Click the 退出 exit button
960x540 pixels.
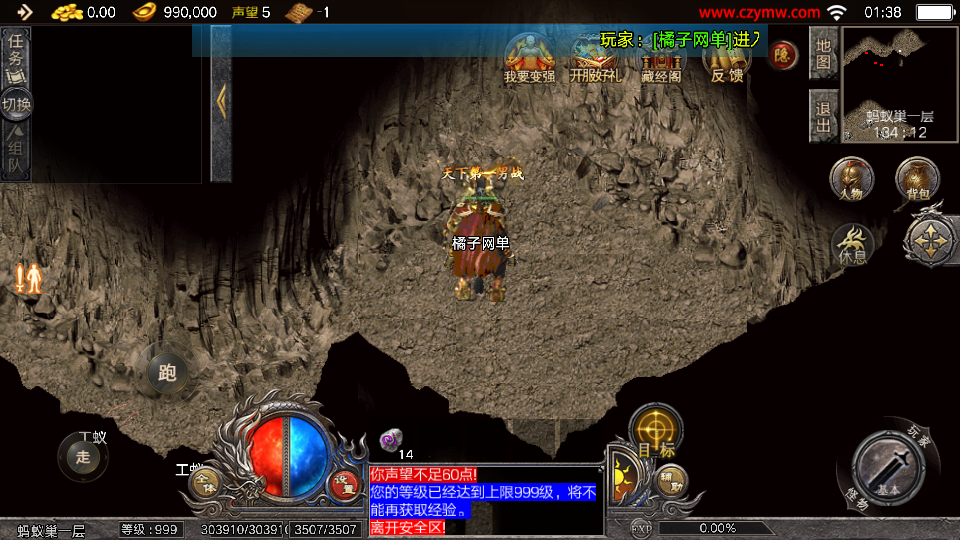pyautogui.click(x=823, y=116)
